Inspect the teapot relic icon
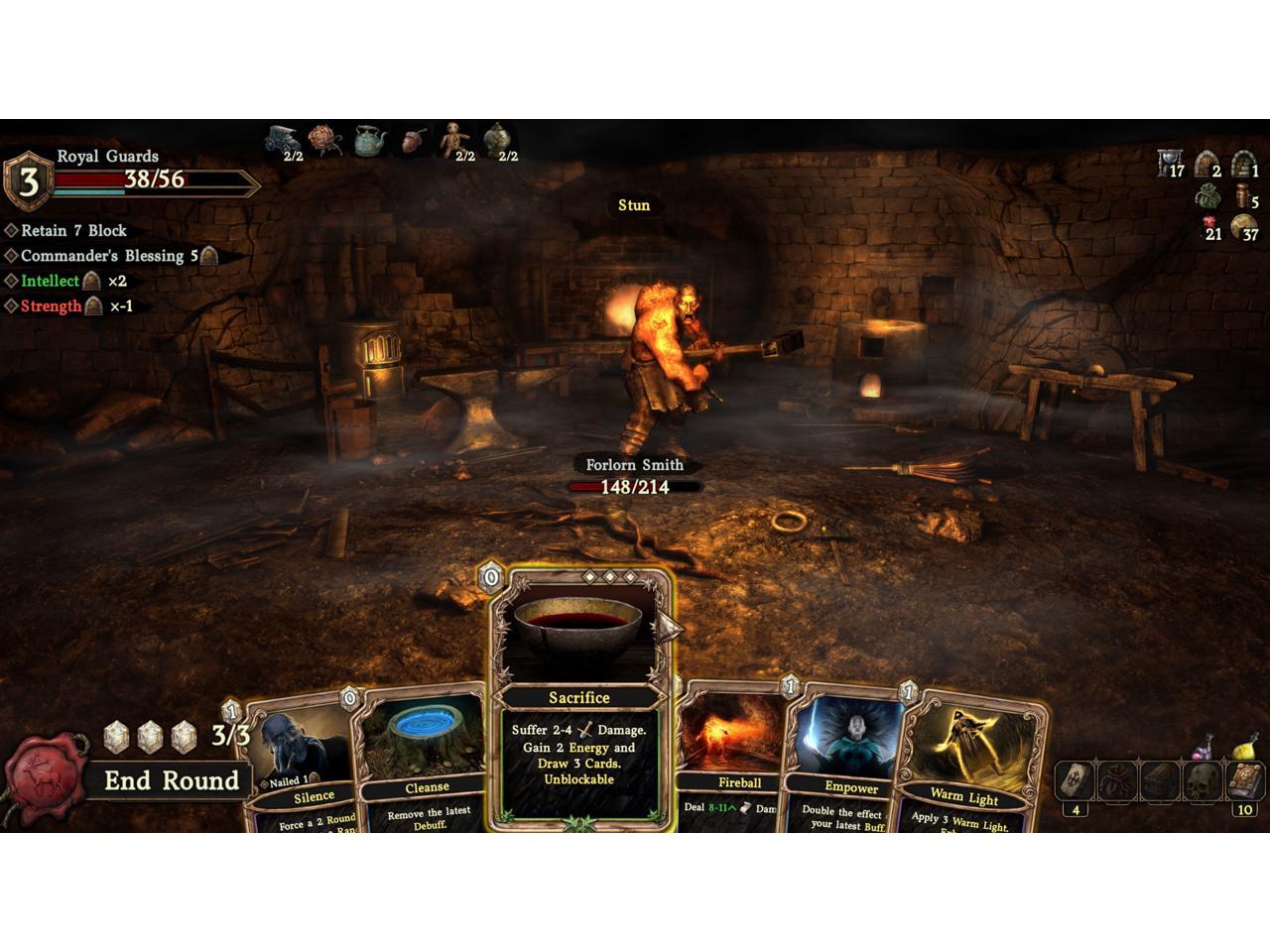This screenshot has width=1270, height=952. tap(370, 141)
